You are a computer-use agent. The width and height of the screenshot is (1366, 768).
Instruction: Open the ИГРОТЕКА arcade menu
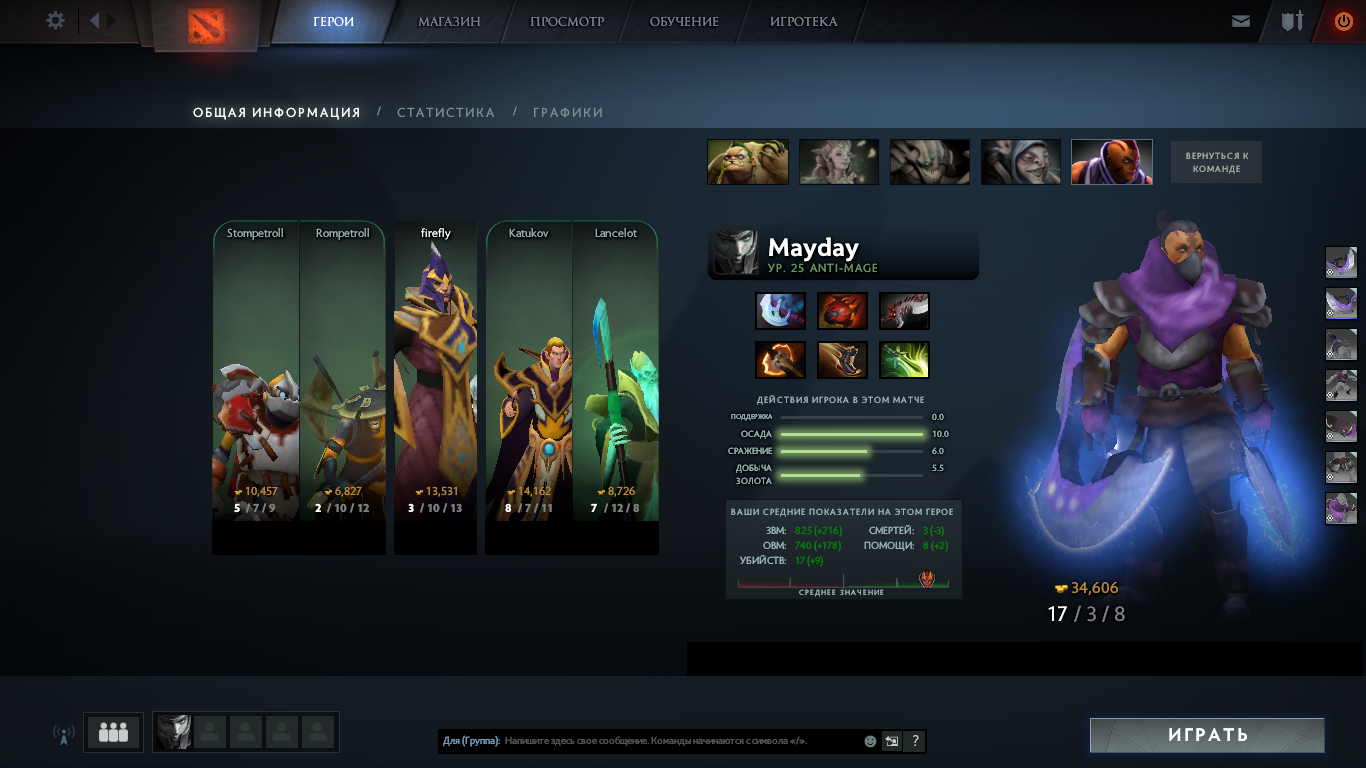pos(803,21)
